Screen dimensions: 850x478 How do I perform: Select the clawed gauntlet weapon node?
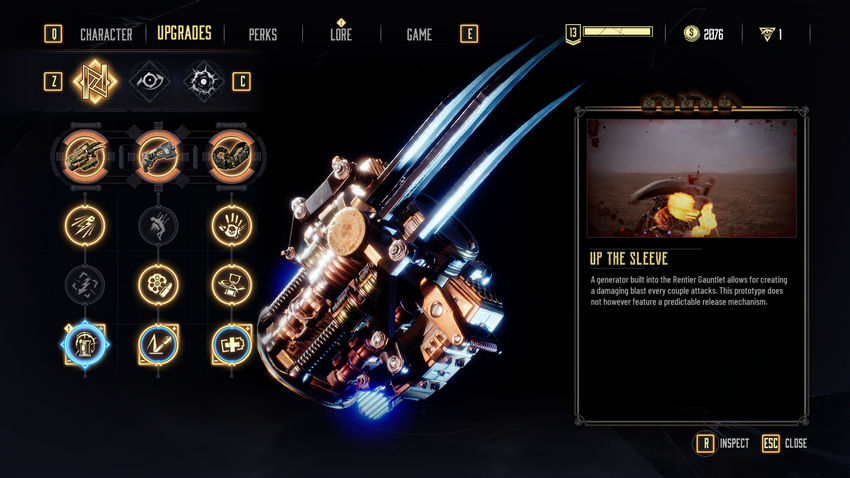point(85,155)
